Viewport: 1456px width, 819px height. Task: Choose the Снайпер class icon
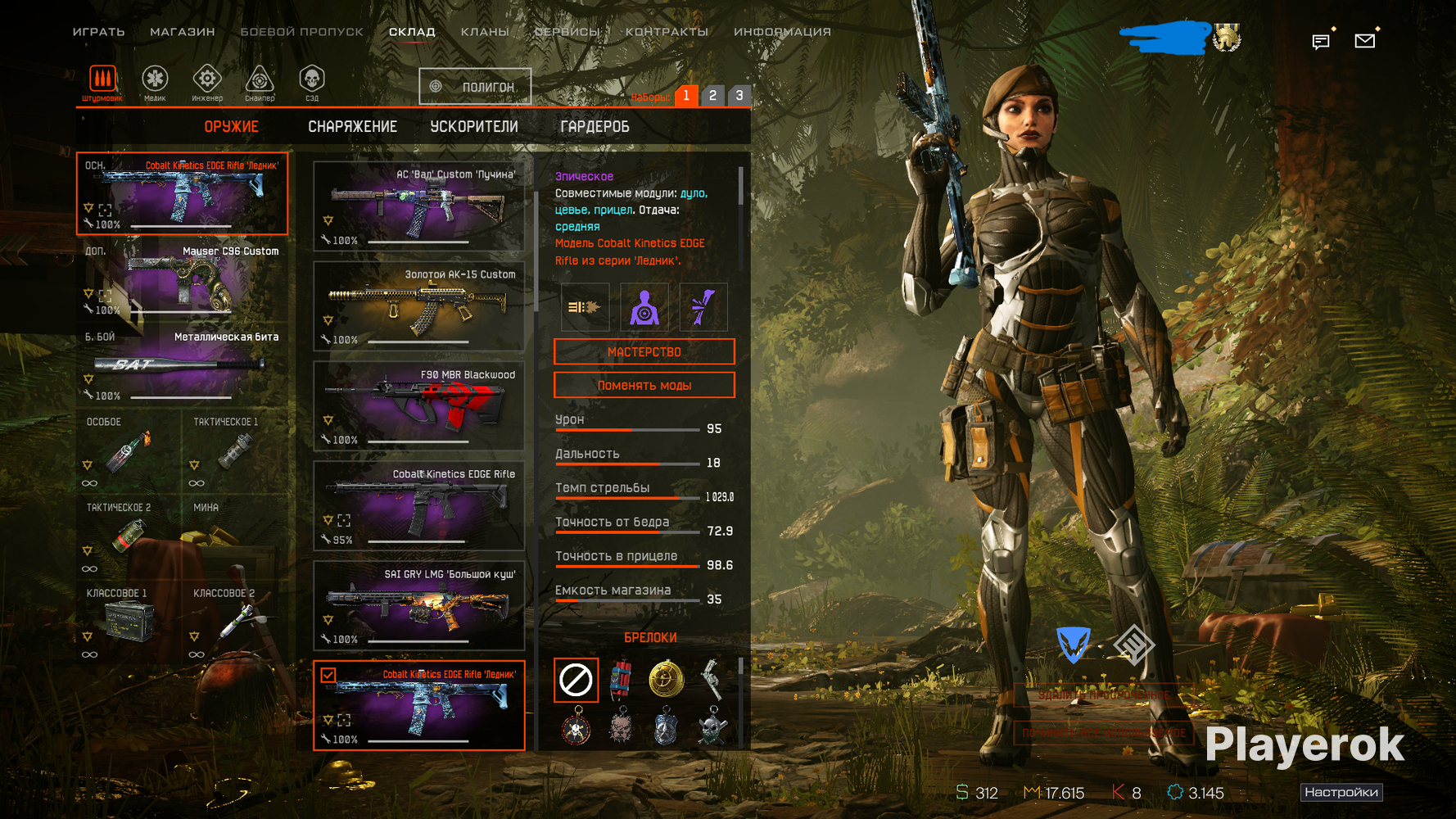point(260,83)
